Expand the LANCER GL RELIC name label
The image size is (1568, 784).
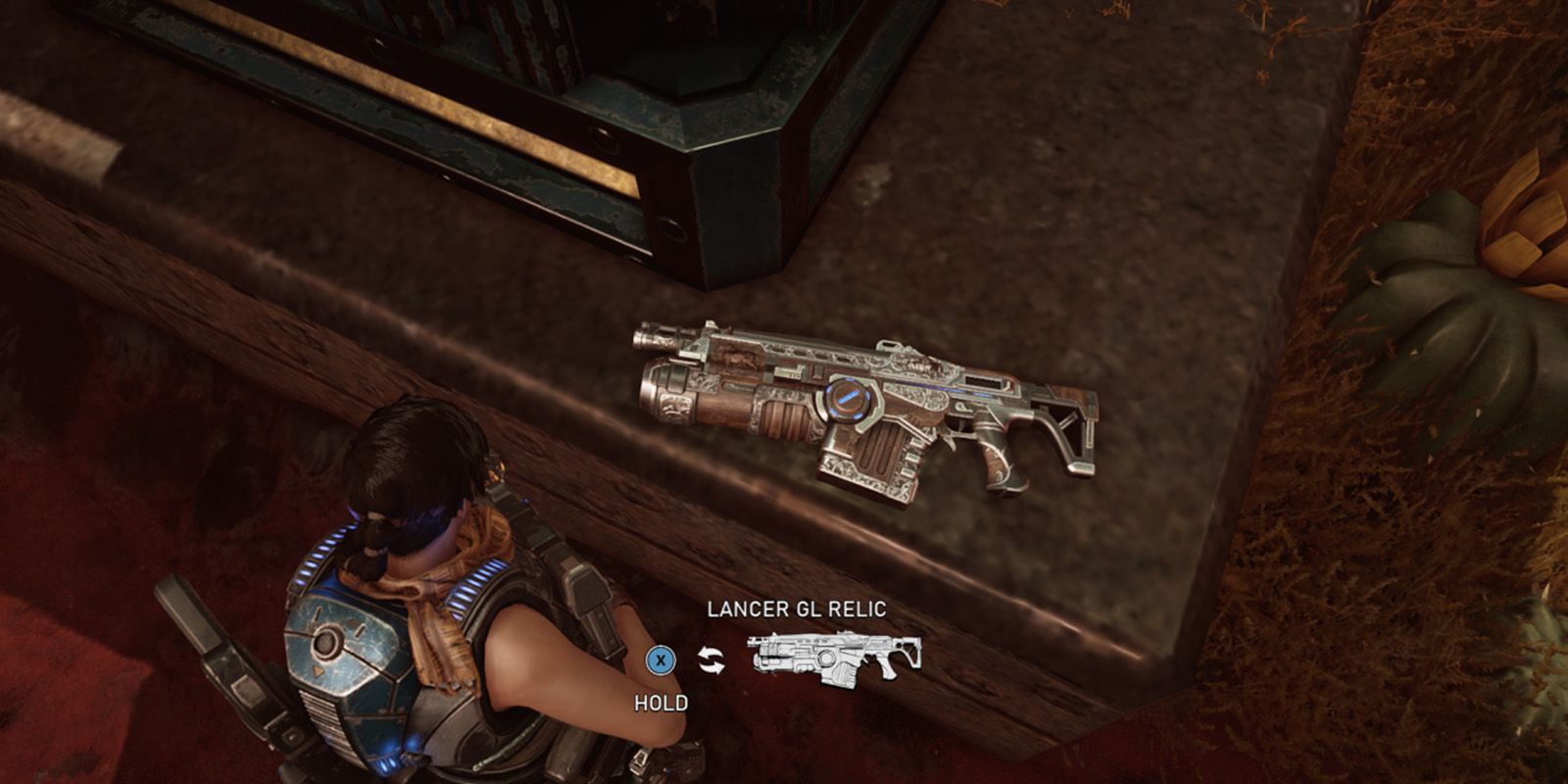(799, 608)
